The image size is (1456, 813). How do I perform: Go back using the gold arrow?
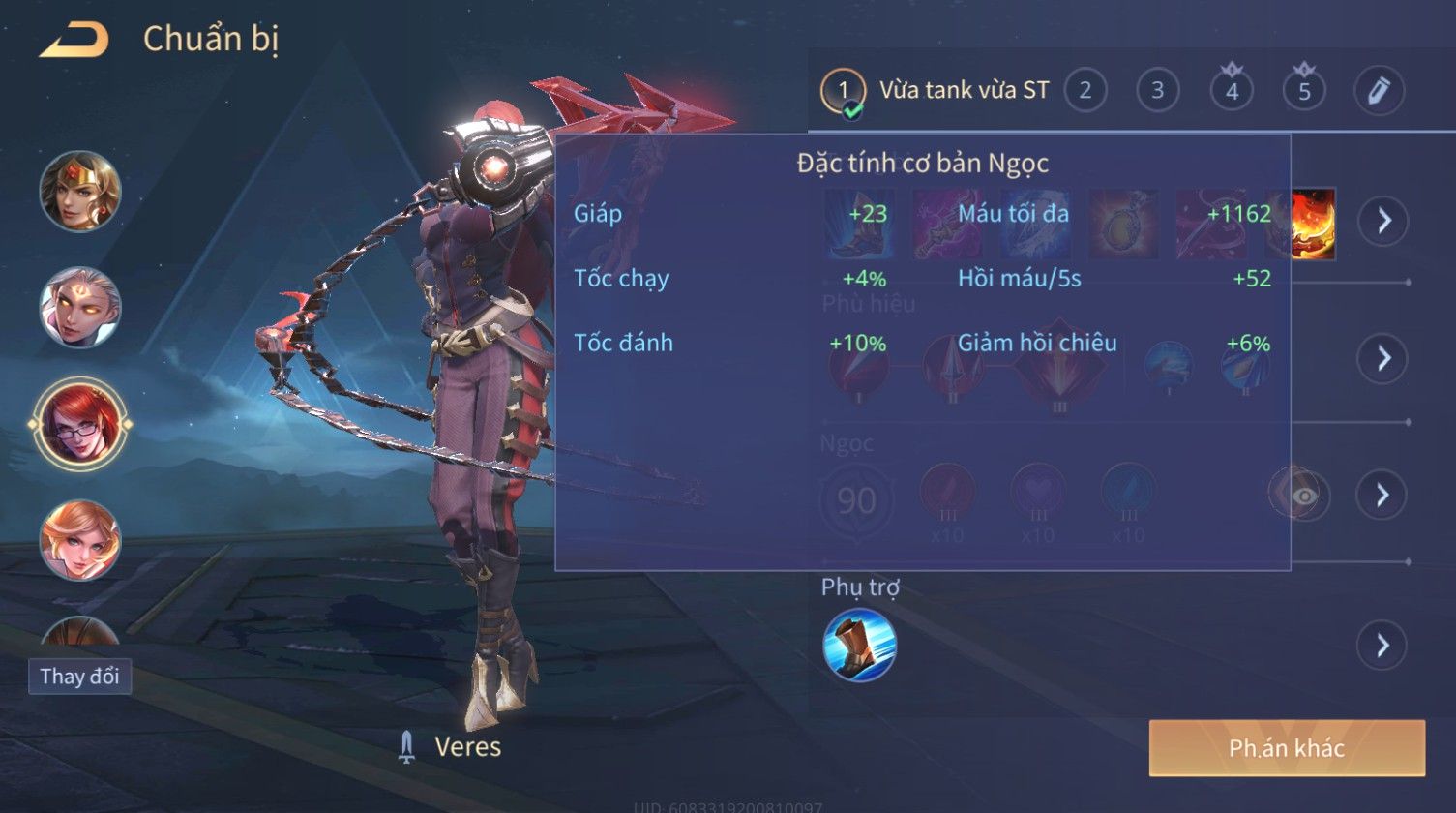pyautogui.click(x=74, y=41)
